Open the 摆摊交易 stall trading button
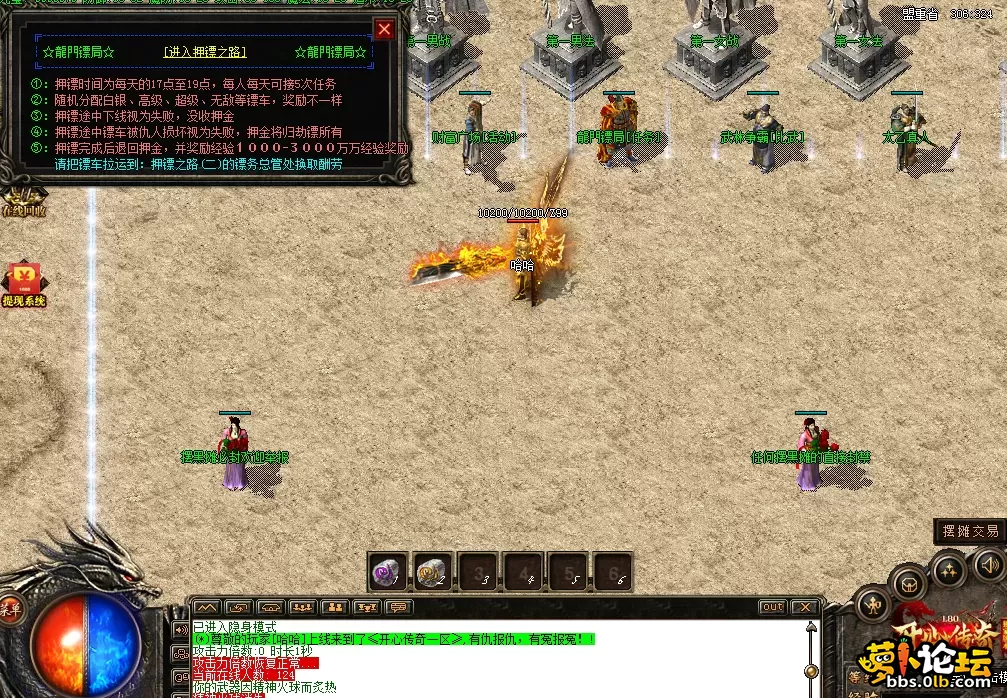 click(967, 532)
